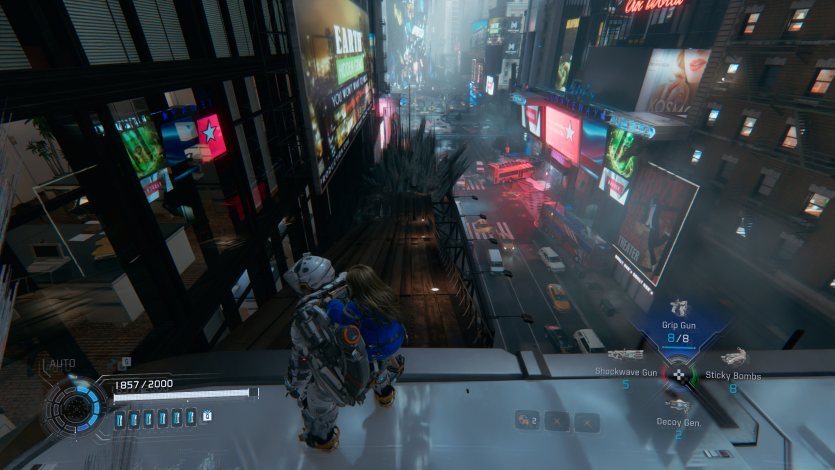Click the orange item slot showing count 2
Viewport: 835px width, 470px height.
[x=526, y=421]
